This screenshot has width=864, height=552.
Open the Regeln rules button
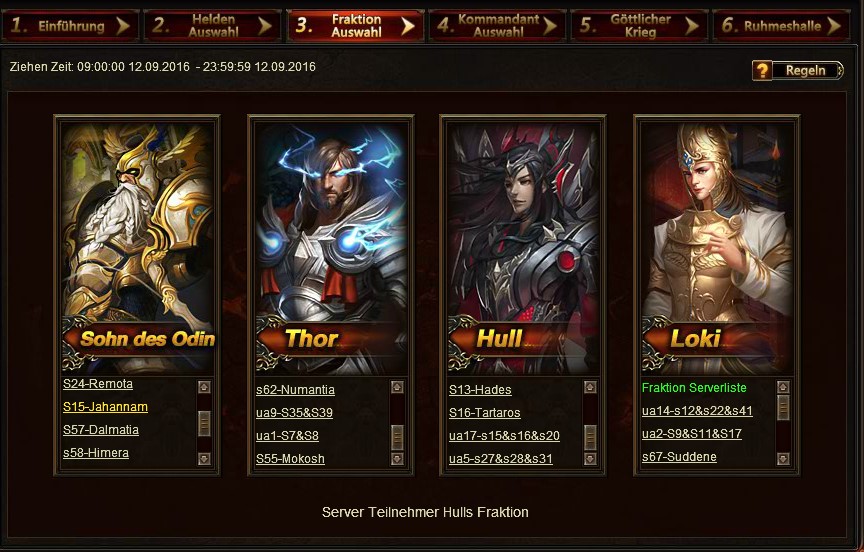(797, 70)
